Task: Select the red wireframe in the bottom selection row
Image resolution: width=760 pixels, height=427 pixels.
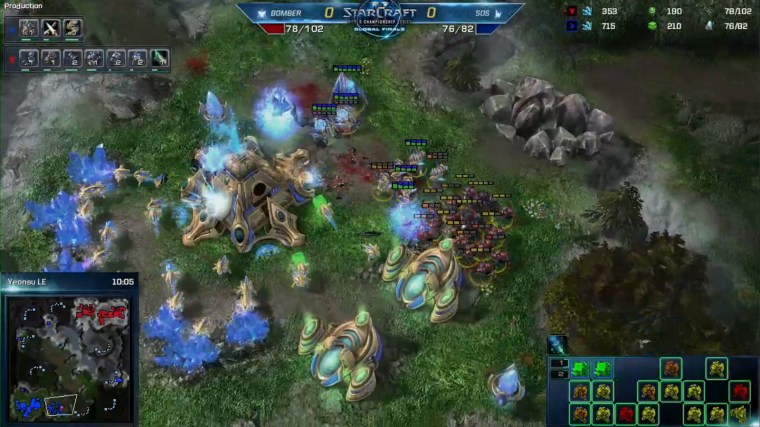Action: tap(626, 413)
